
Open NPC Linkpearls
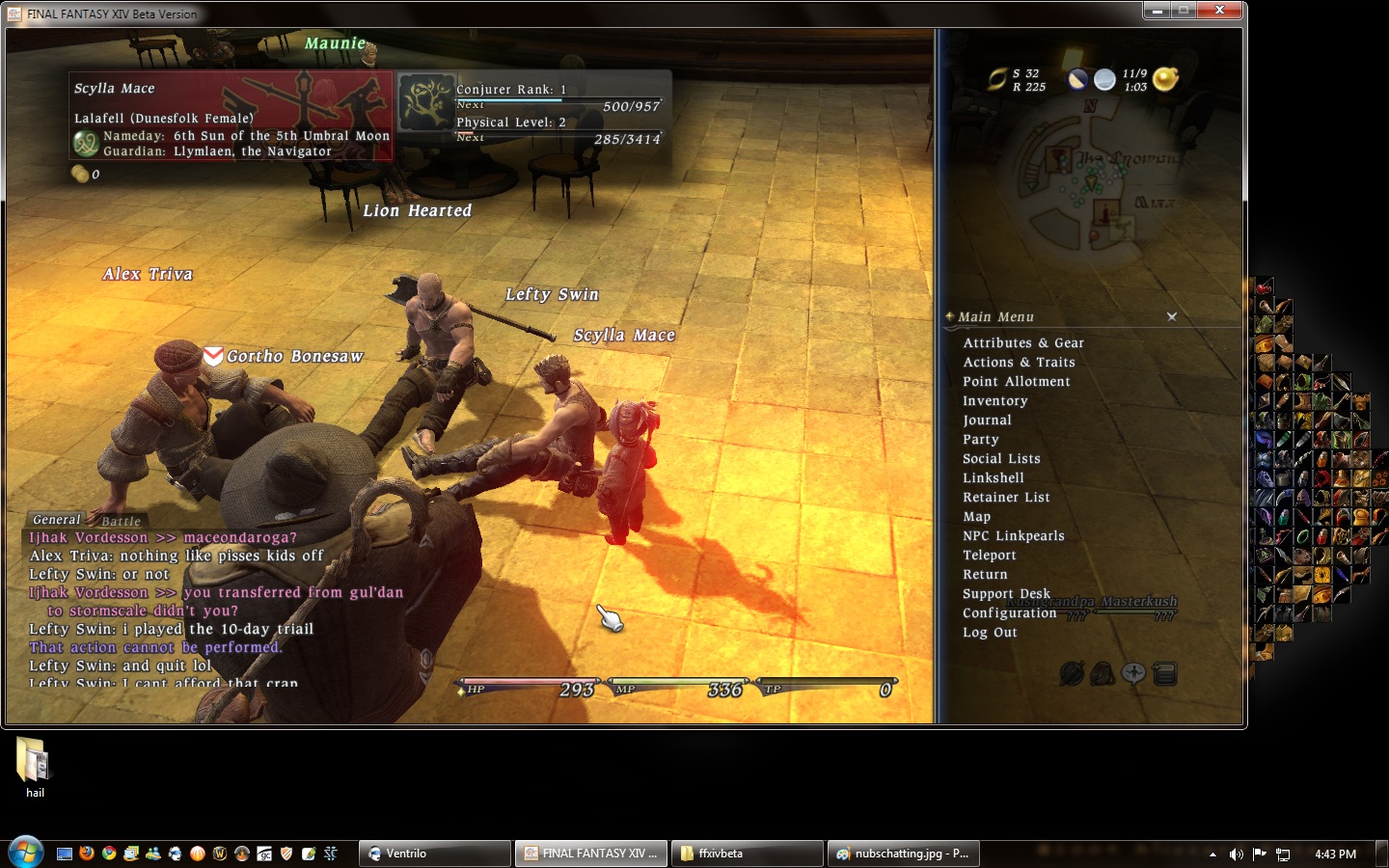(x=1013, y=536)
